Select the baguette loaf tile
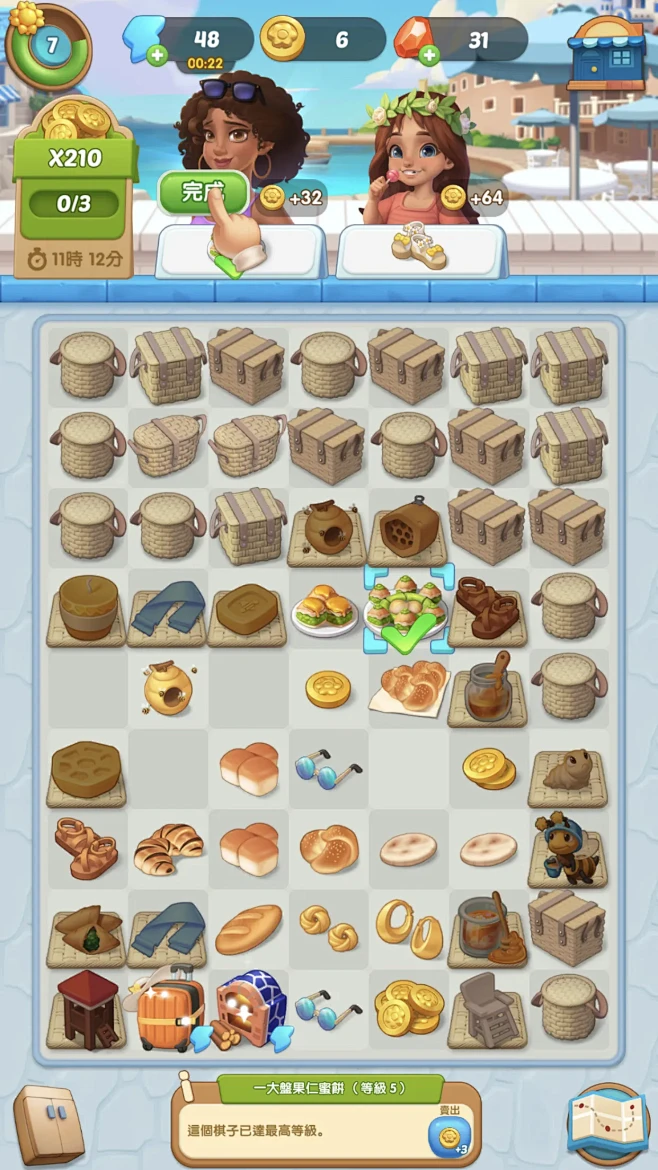This screenshot has width=658, height=1170. 248,929
